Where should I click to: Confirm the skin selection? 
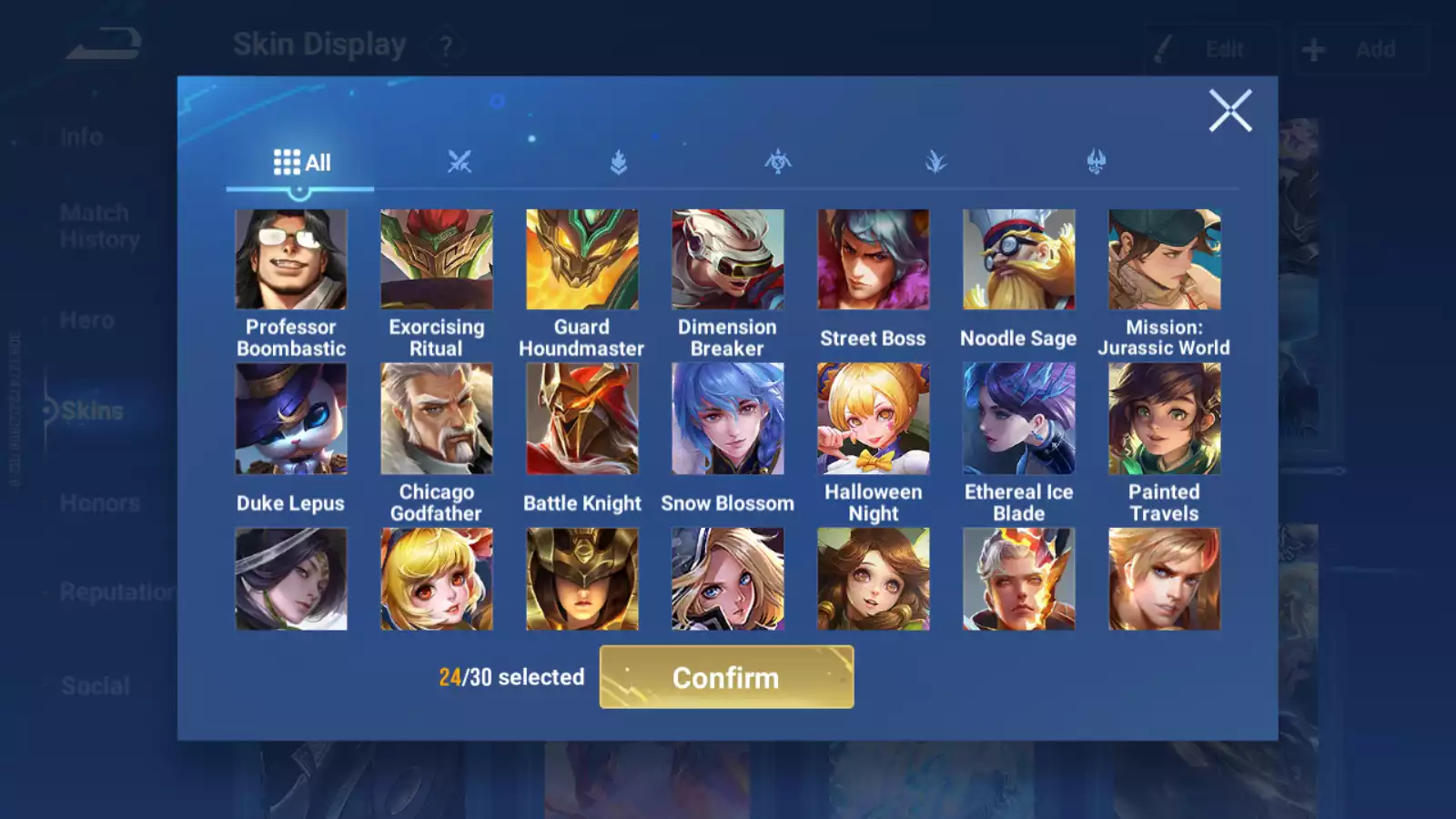pos(726,677)
